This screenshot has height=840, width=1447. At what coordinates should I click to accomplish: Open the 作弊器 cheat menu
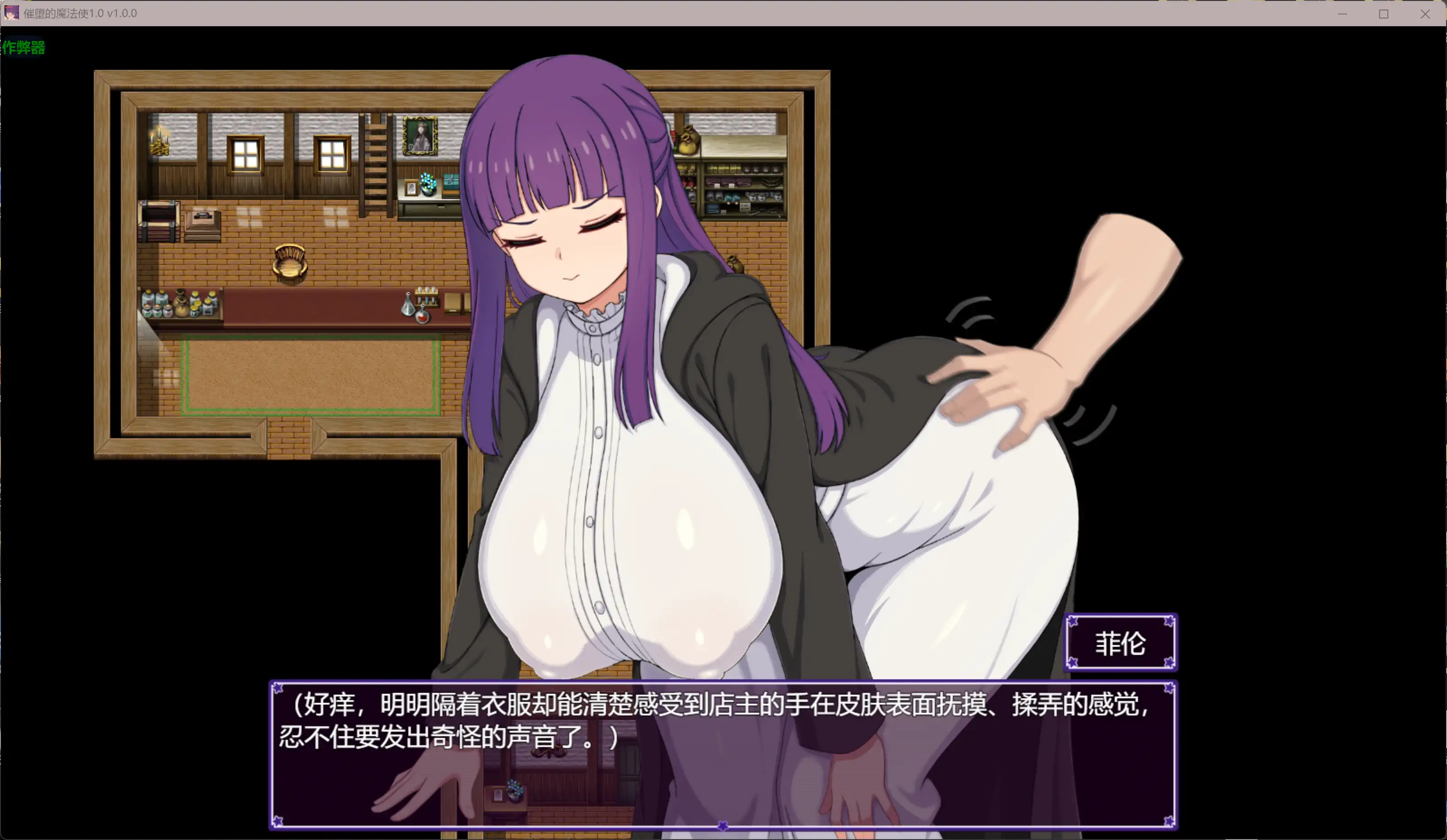point(24,48)
